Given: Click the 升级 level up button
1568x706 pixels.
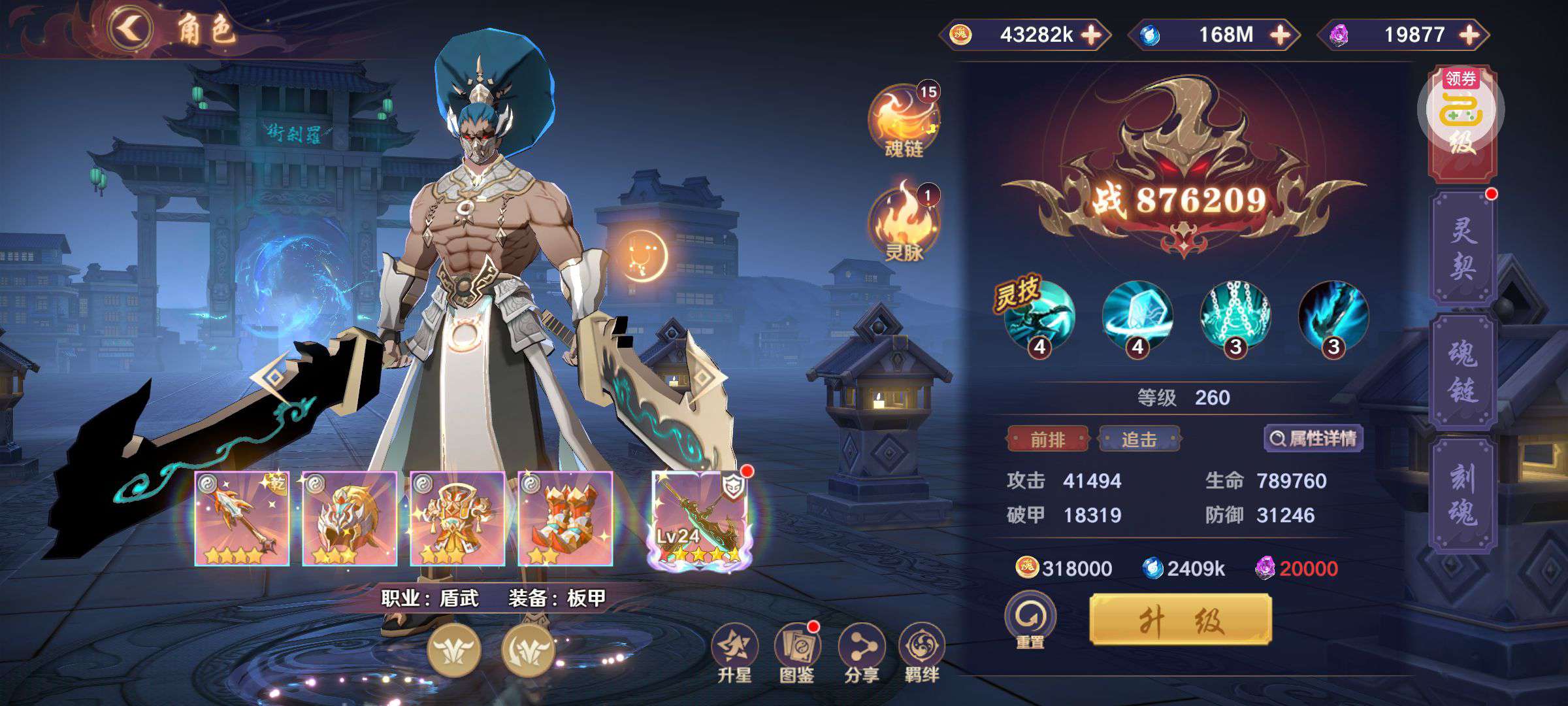Looking at the screenshot, I should pos(1181,620).
